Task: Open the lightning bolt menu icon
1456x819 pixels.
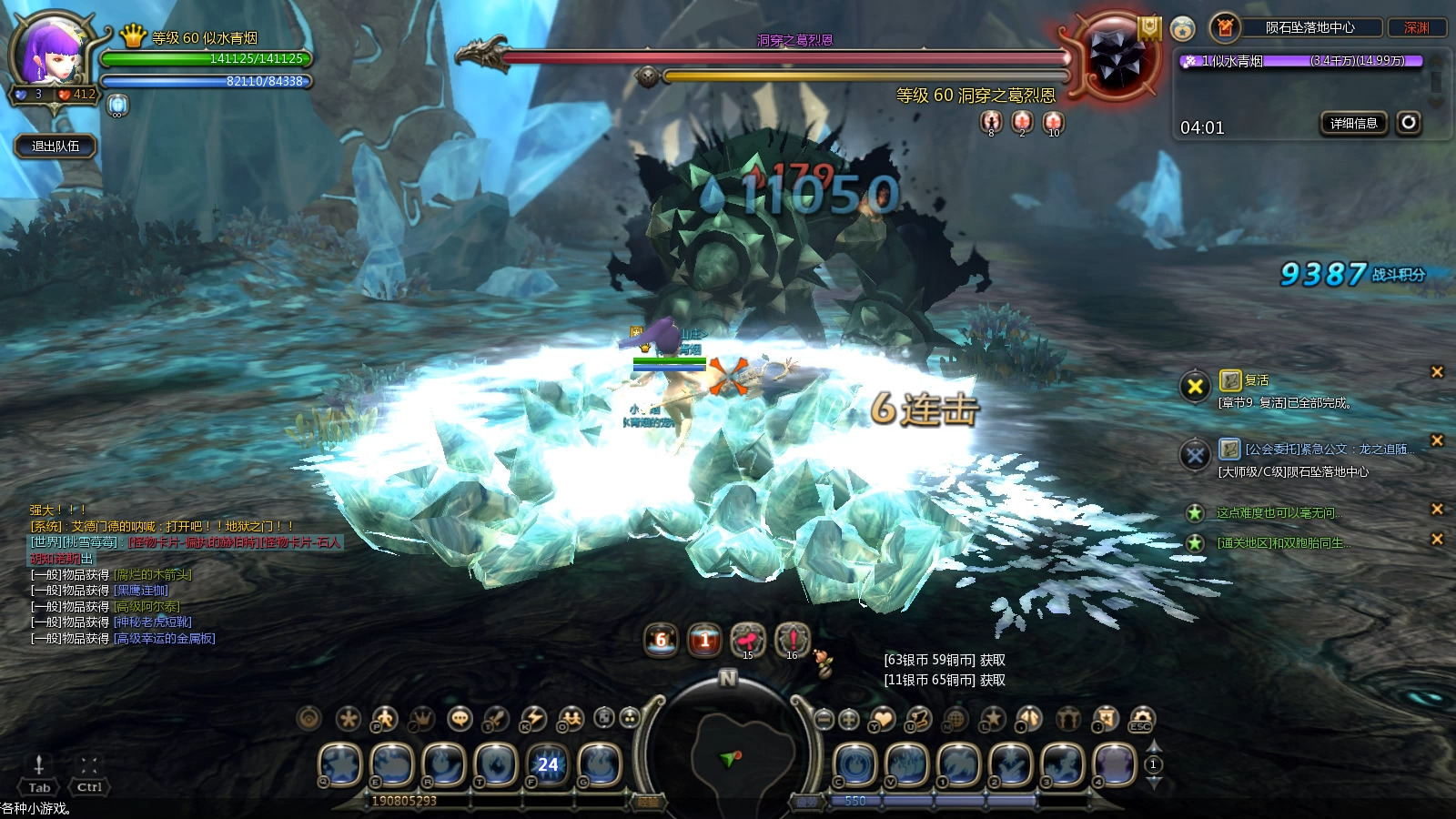Action: [x=534, y=719]
